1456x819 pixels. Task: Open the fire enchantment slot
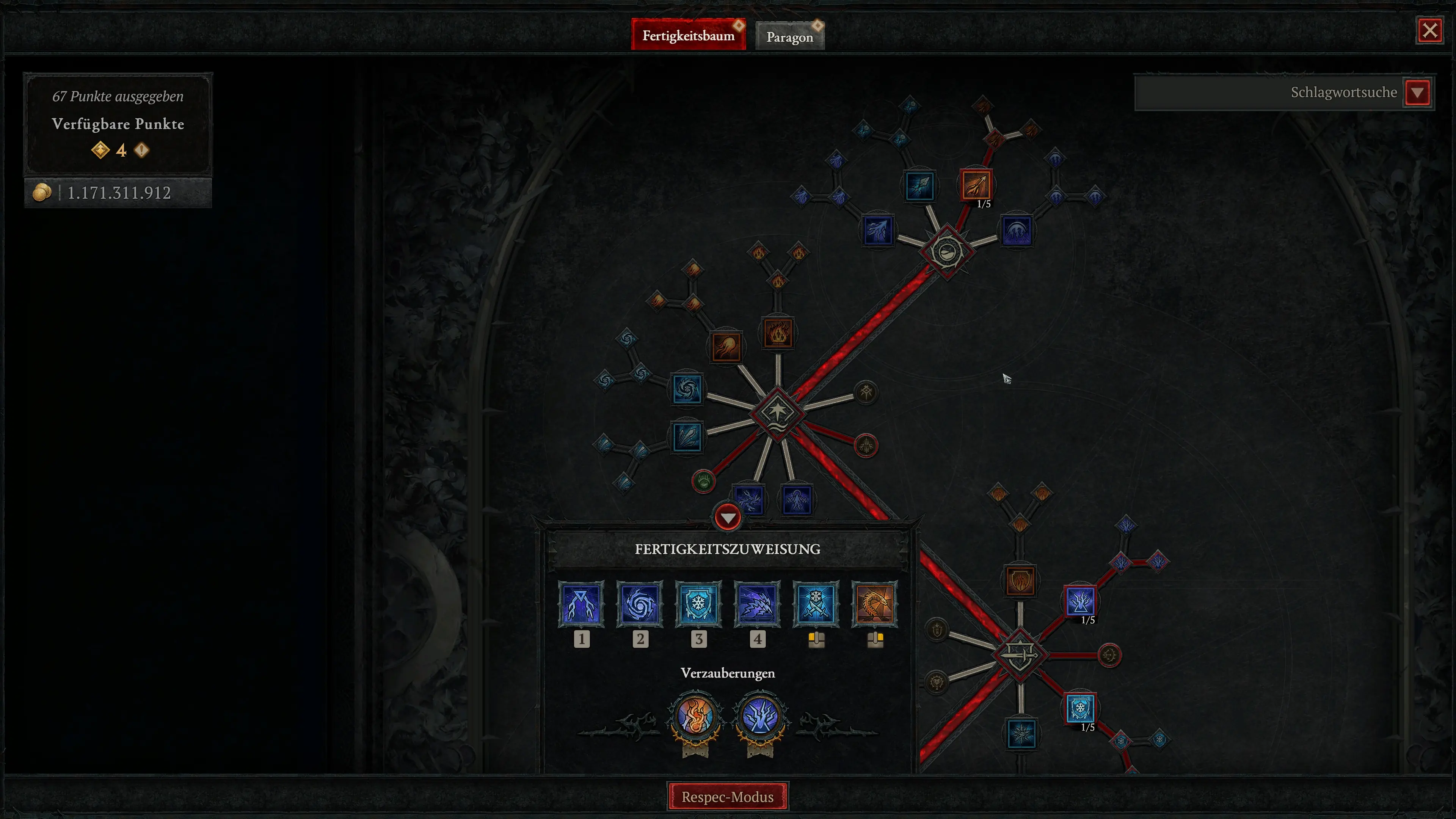coord(696,717)
